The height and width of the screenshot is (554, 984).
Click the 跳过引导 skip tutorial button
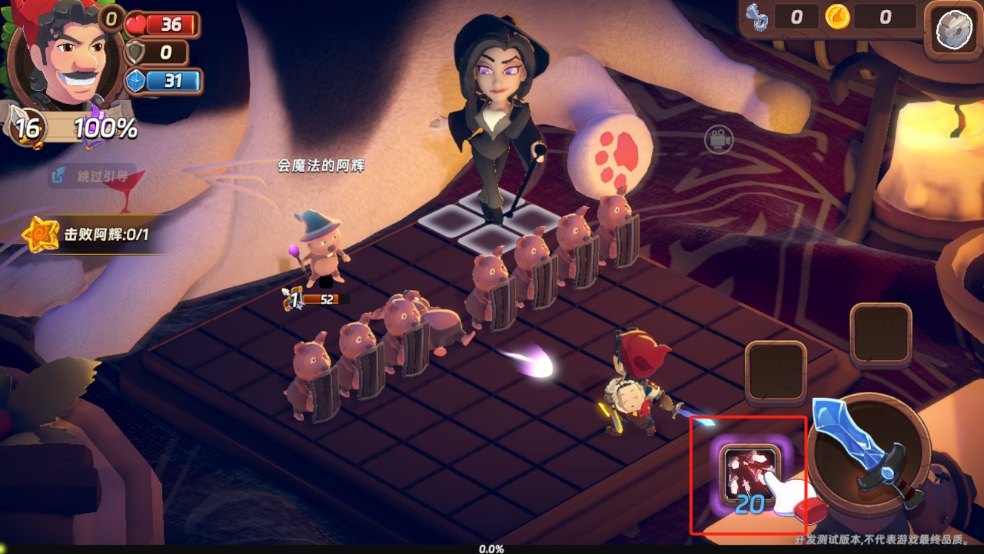pos(92,177)
